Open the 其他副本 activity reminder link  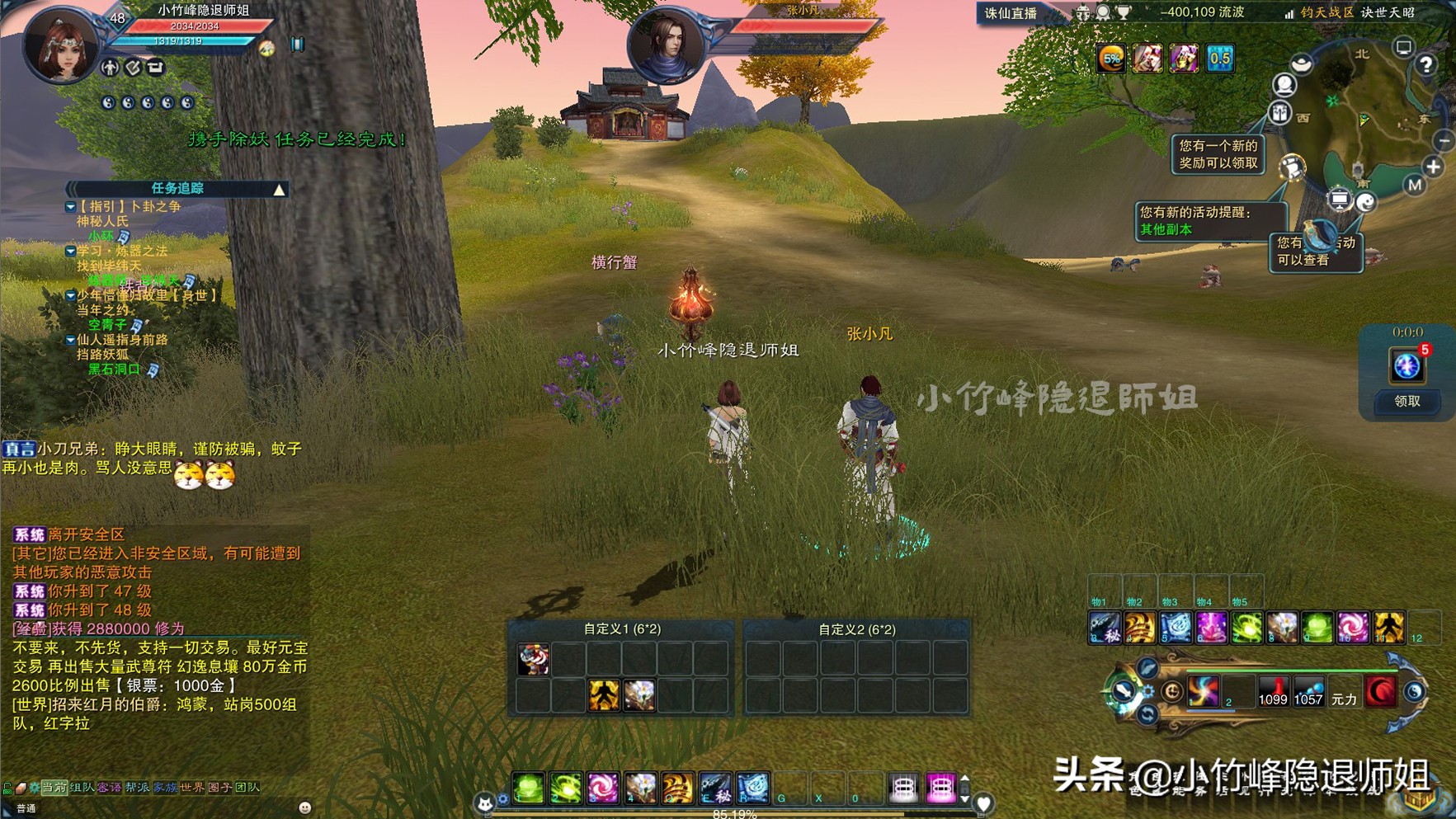(1166, 229)
